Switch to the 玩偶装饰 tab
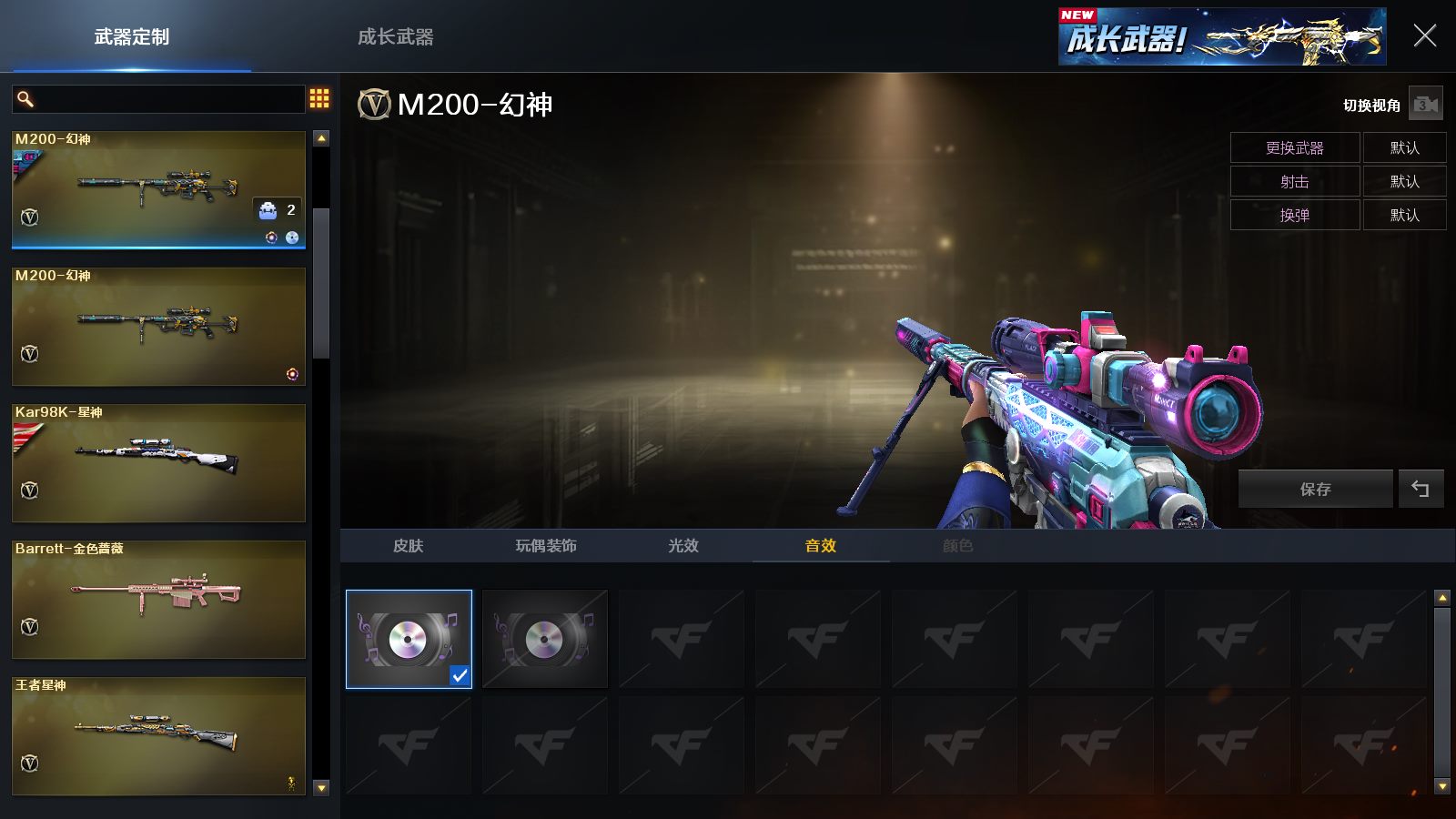This screenshot has width=1456, height=819. pyautogui.click(x=546, y=546)
